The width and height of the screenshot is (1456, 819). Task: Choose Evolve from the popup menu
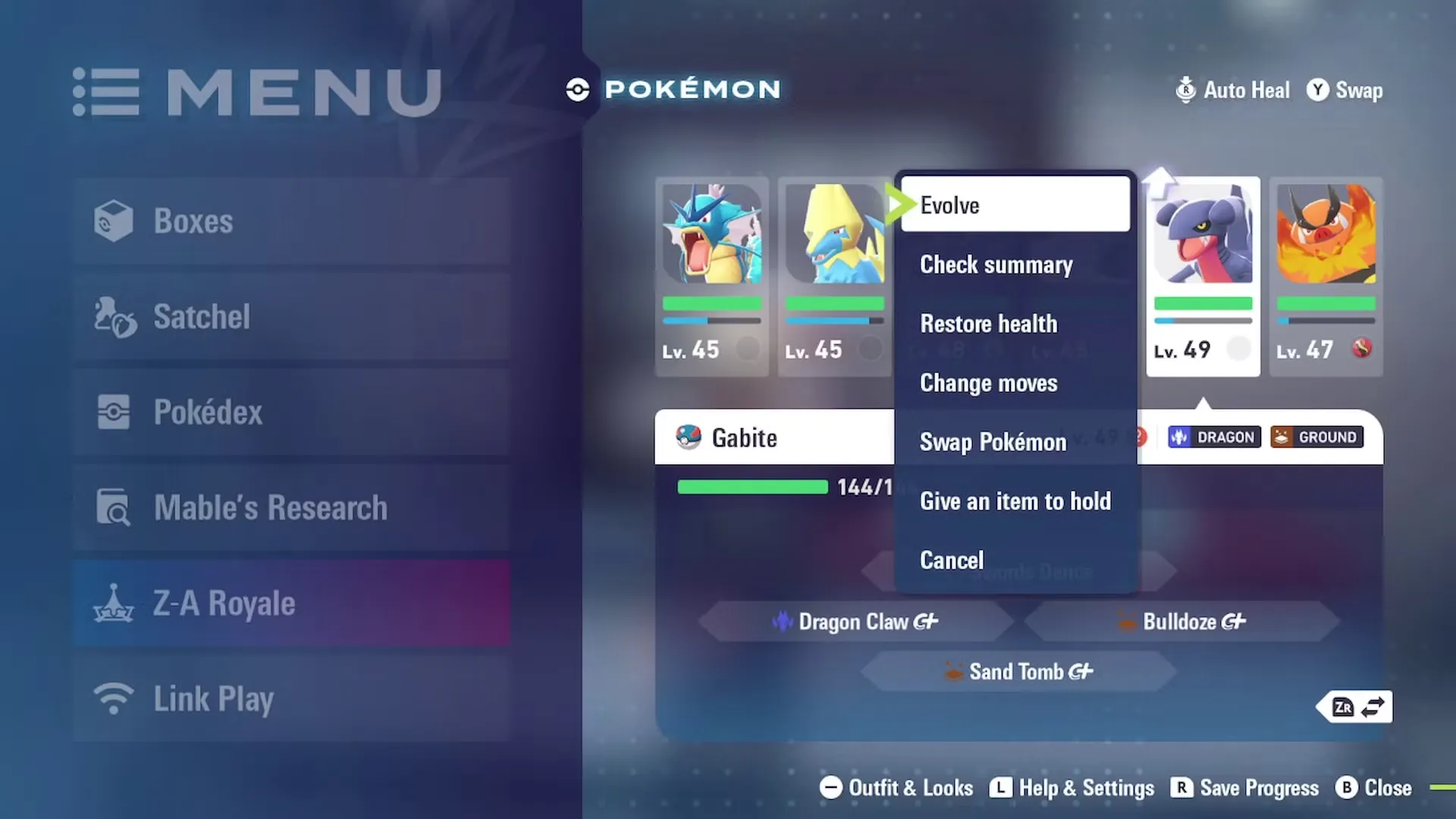pyautogui.click(x=1015, y=205)
